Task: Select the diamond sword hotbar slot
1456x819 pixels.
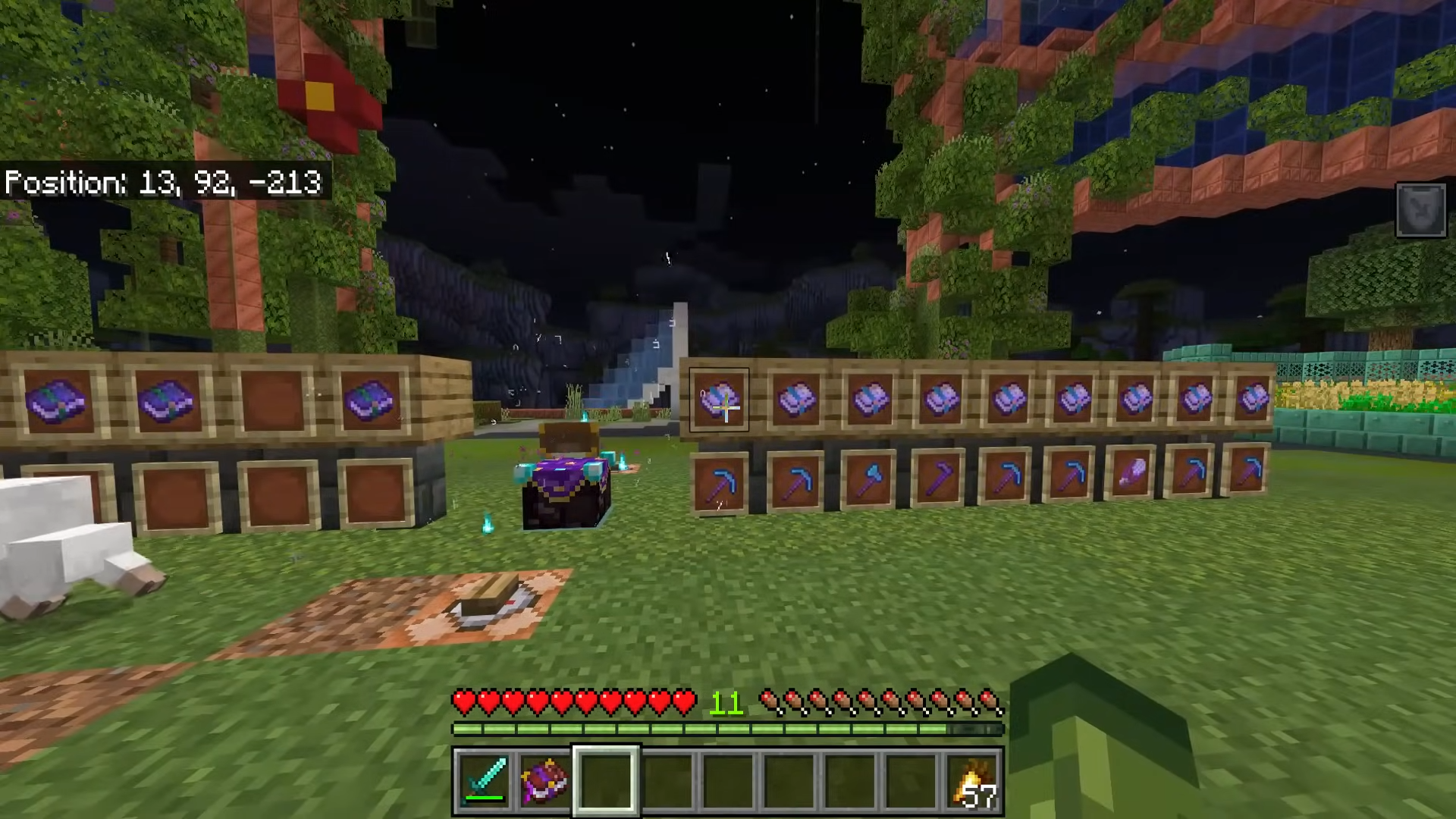Action: tap(484, 781)
